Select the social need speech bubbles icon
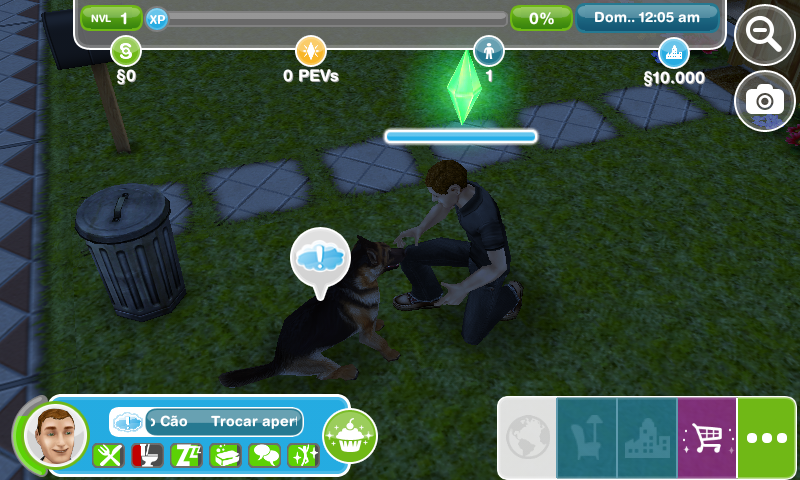The height and width of the screenshot is (480, 800). [264, 456]
